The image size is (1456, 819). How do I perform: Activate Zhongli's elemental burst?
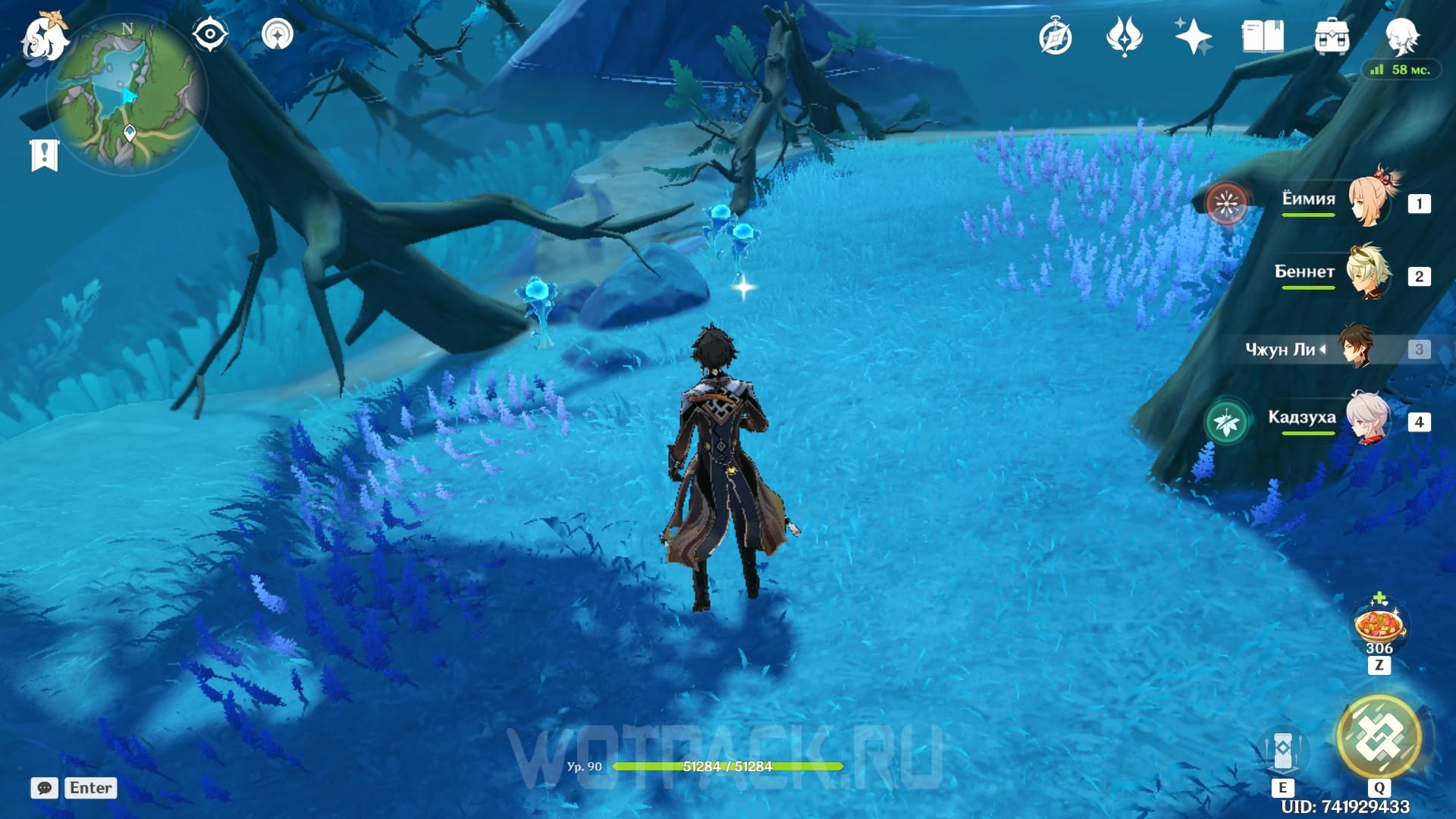pos(1379,736)
